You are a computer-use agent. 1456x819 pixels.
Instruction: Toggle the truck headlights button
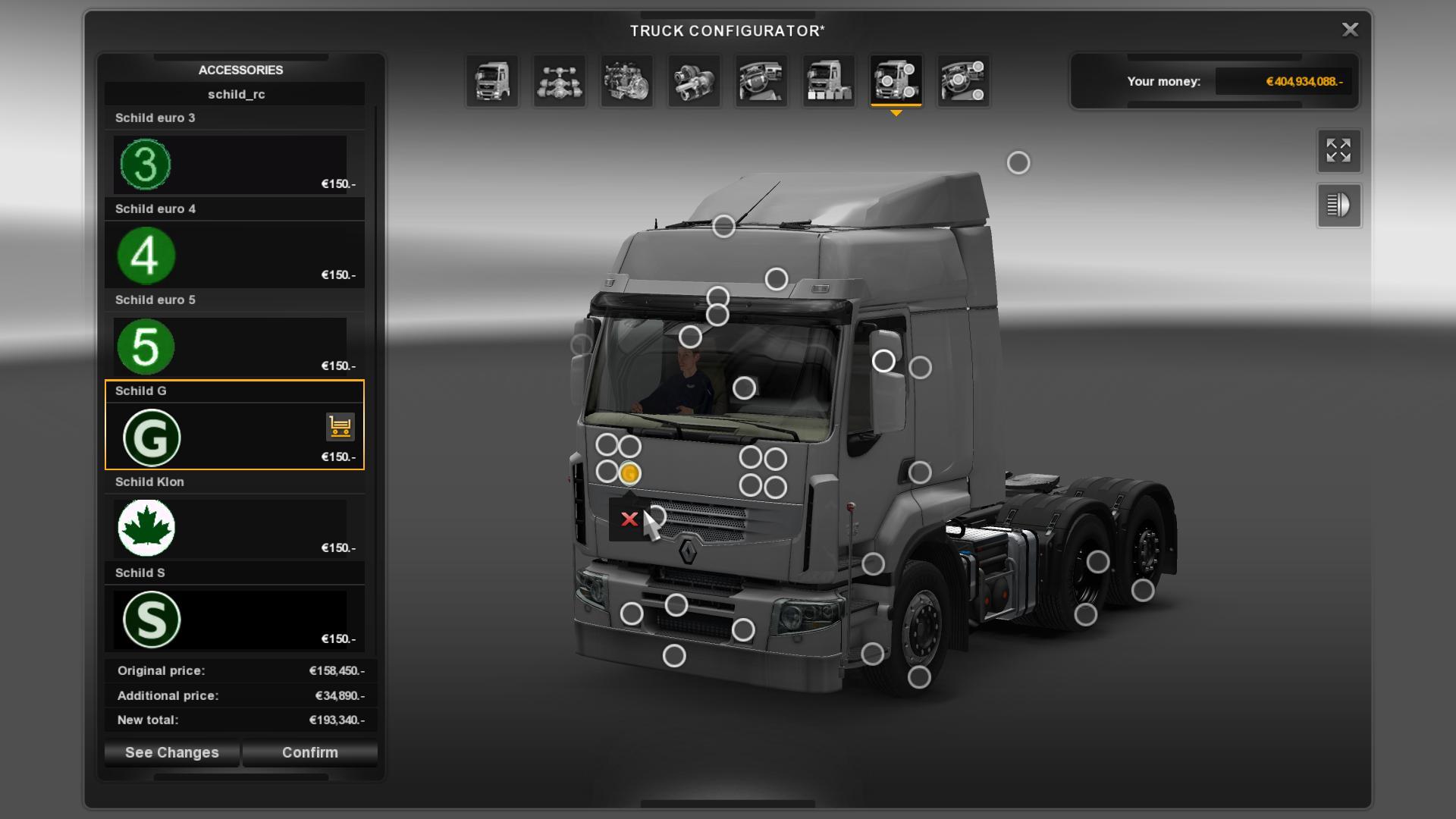(1338, 206)
